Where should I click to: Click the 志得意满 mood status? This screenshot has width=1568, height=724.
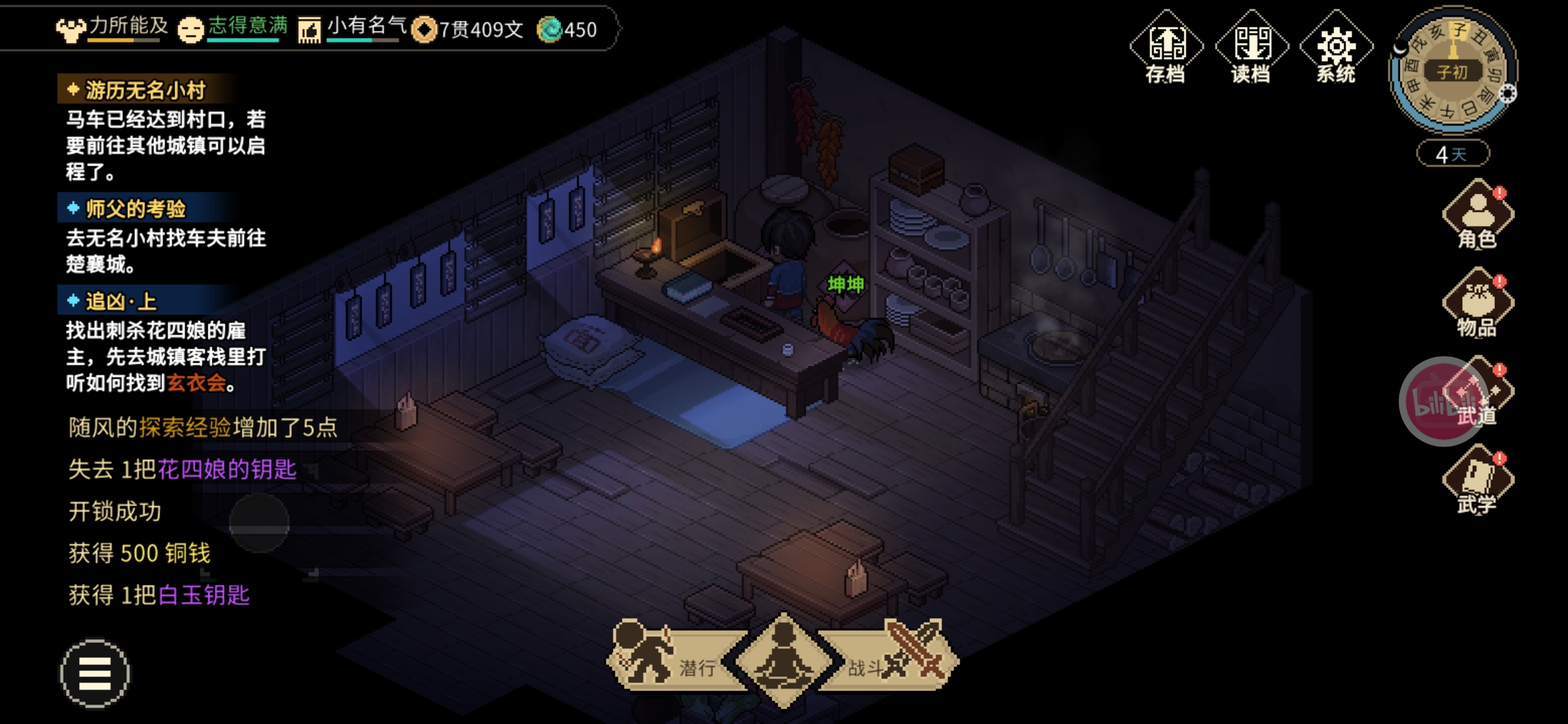(x=233, y=28)
